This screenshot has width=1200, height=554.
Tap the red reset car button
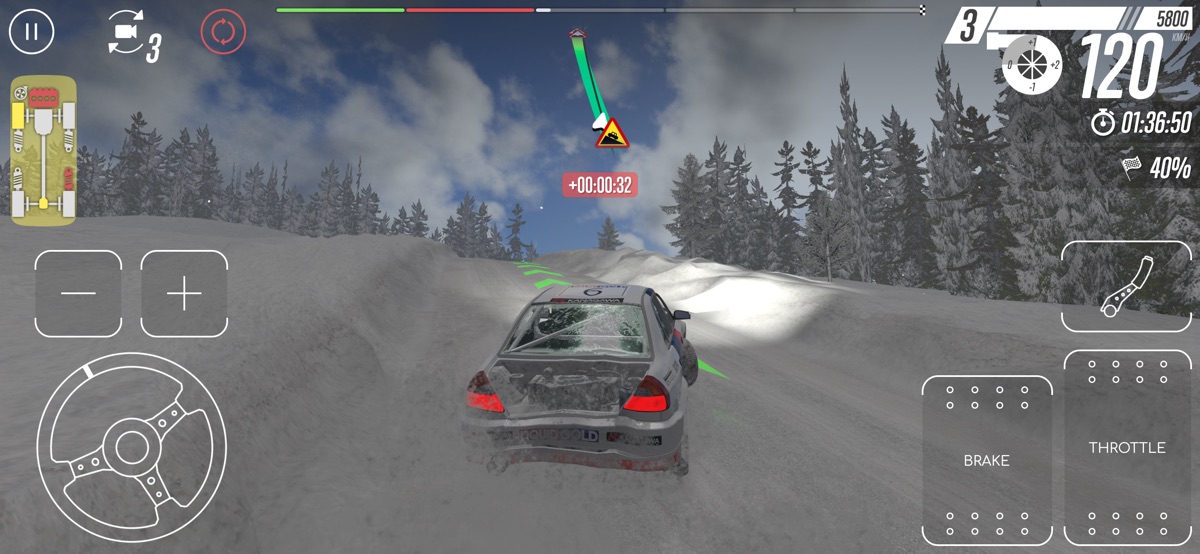tap(223, 32)
